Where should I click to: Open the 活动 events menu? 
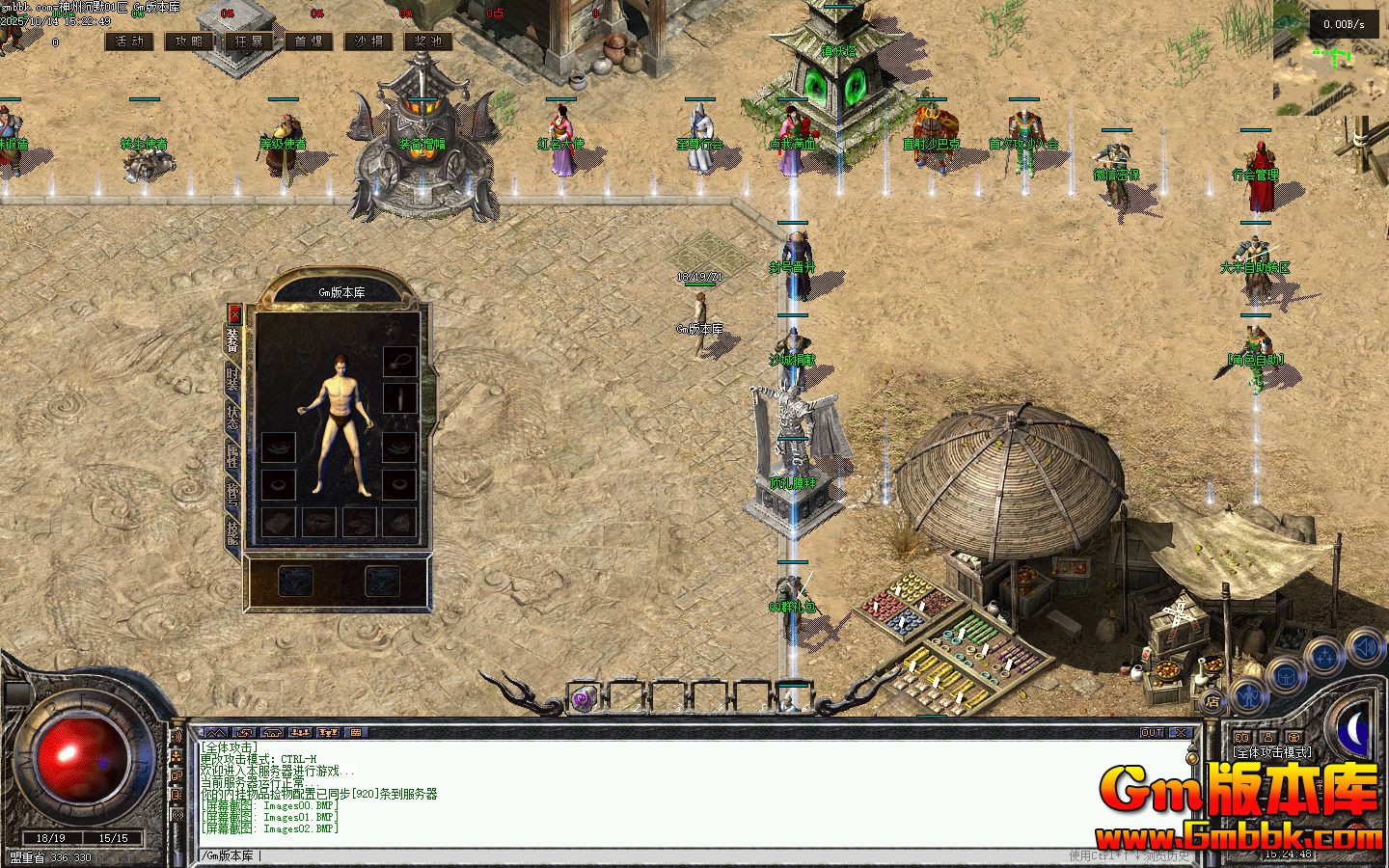point(129,41)
